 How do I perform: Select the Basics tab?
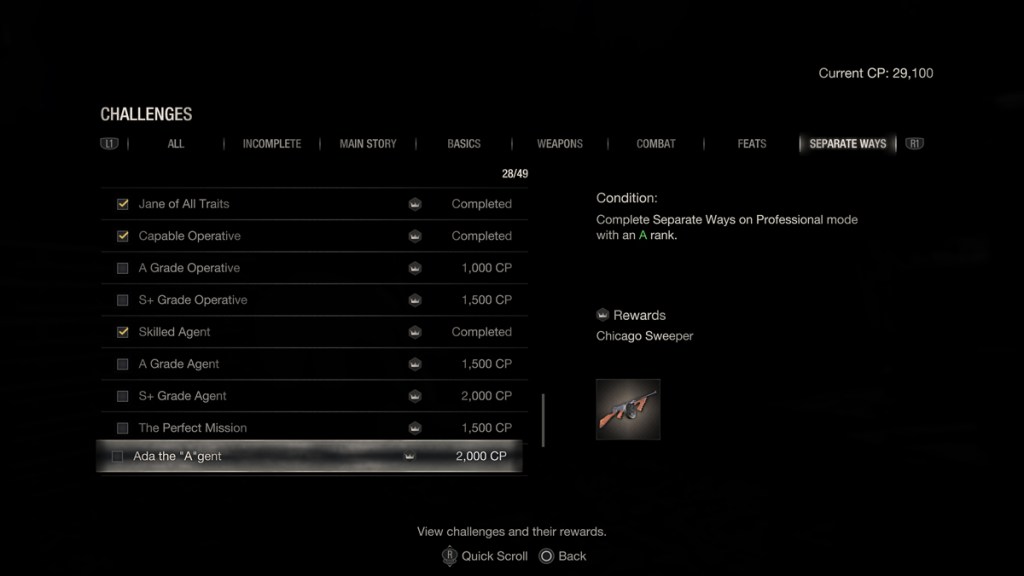click(464, 144)
